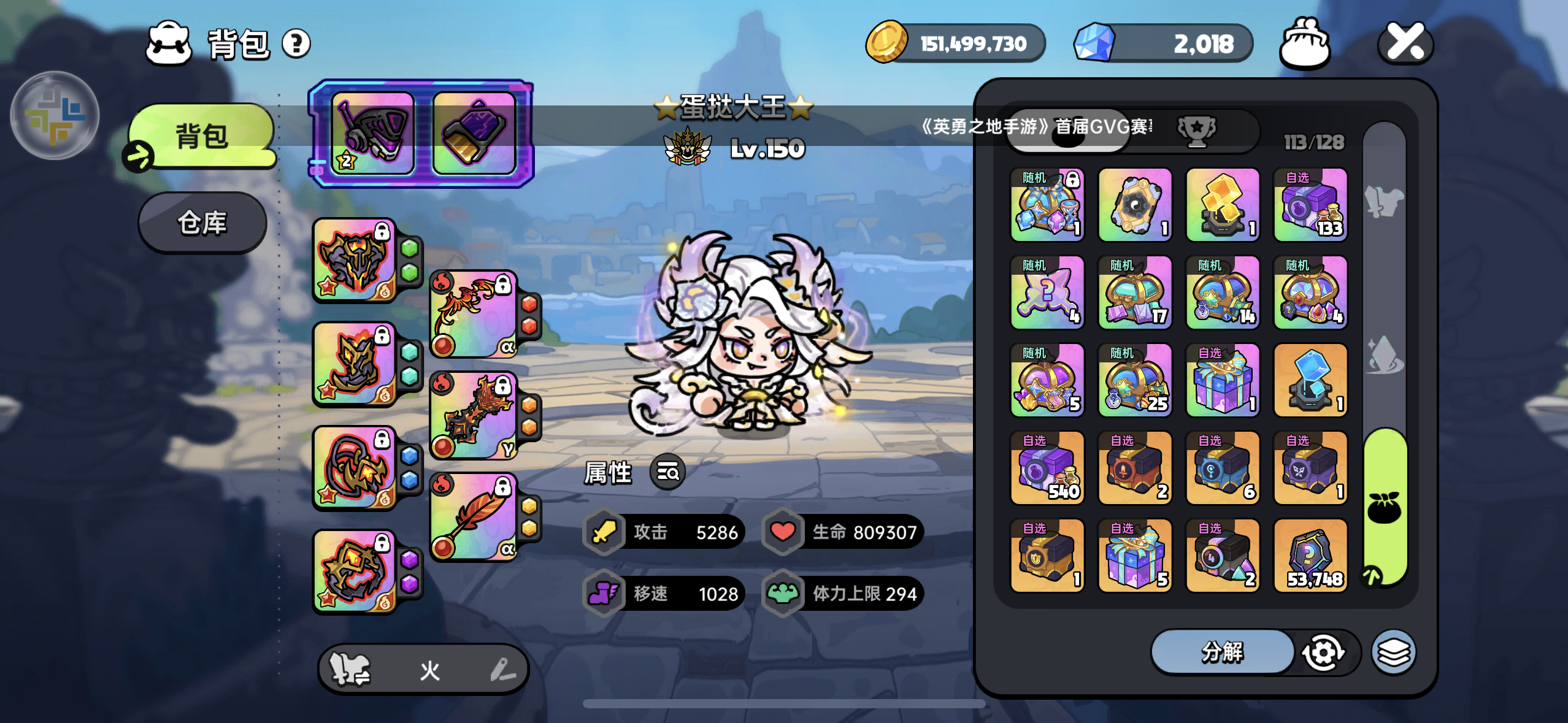The width and height of the screenshot is (1568, 723).
Task: Select the 背包 backpack tab
Action: click(x=202, y=136)
